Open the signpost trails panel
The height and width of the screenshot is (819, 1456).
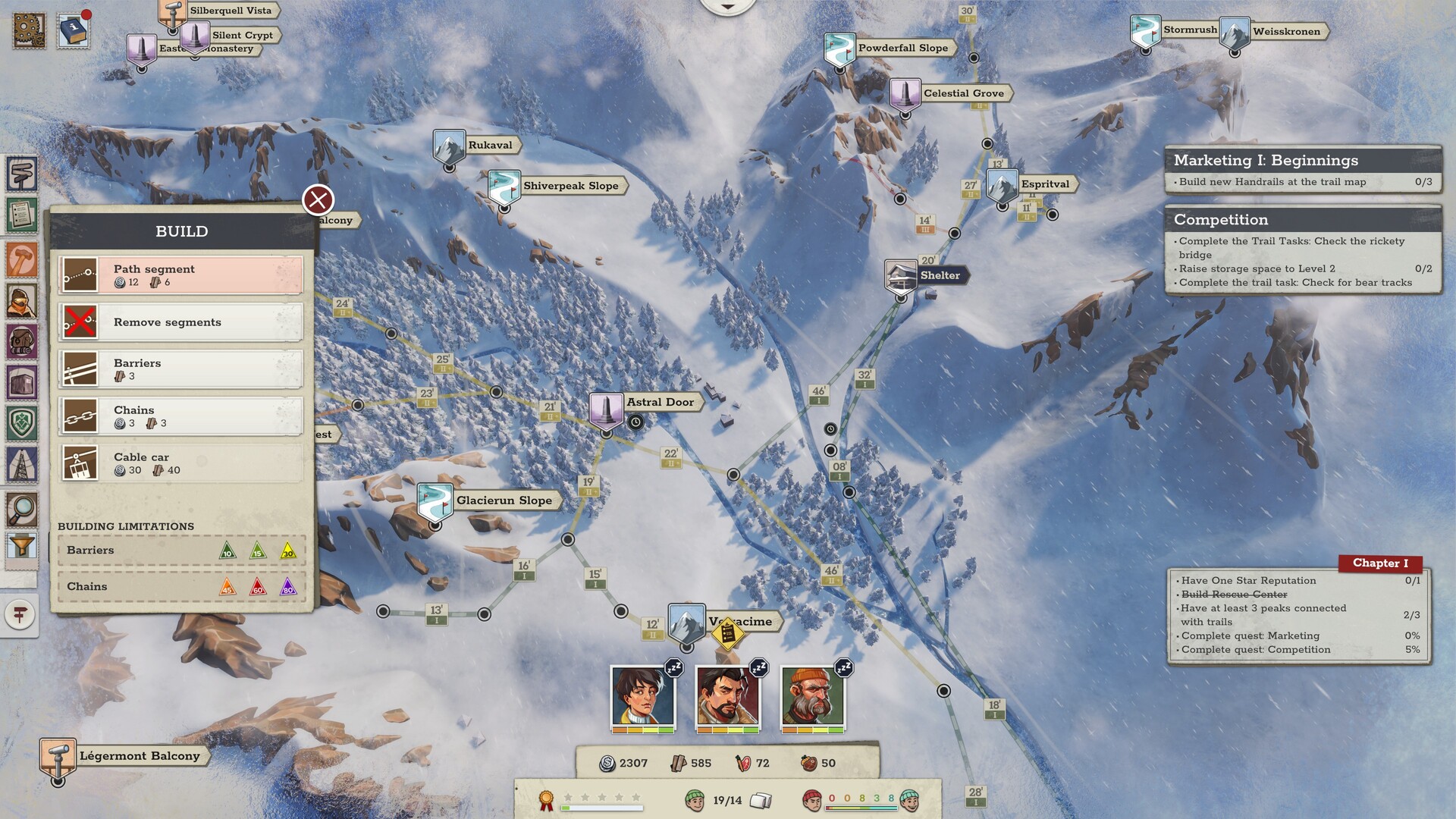pos(22,173)
